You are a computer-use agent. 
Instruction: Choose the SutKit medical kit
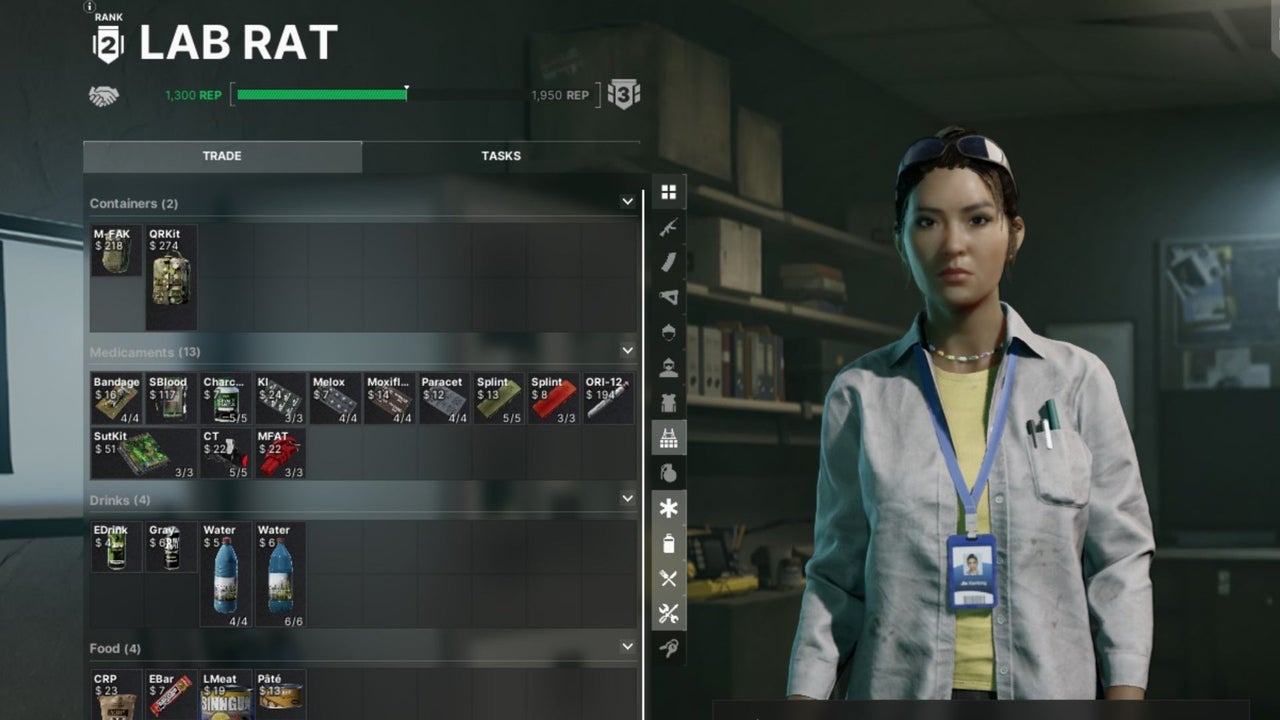144,453
